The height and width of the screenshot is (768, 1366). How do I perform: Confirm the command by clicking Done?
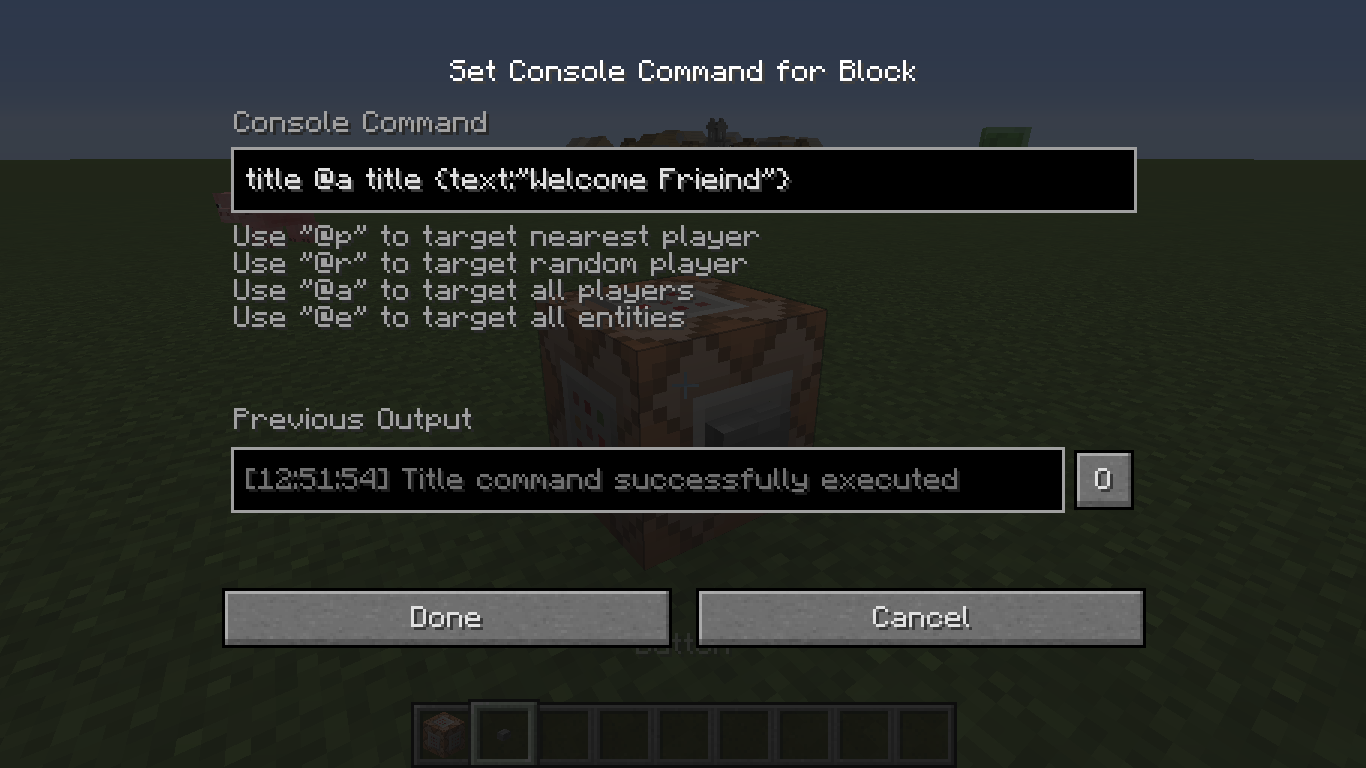tap(446, 617)
